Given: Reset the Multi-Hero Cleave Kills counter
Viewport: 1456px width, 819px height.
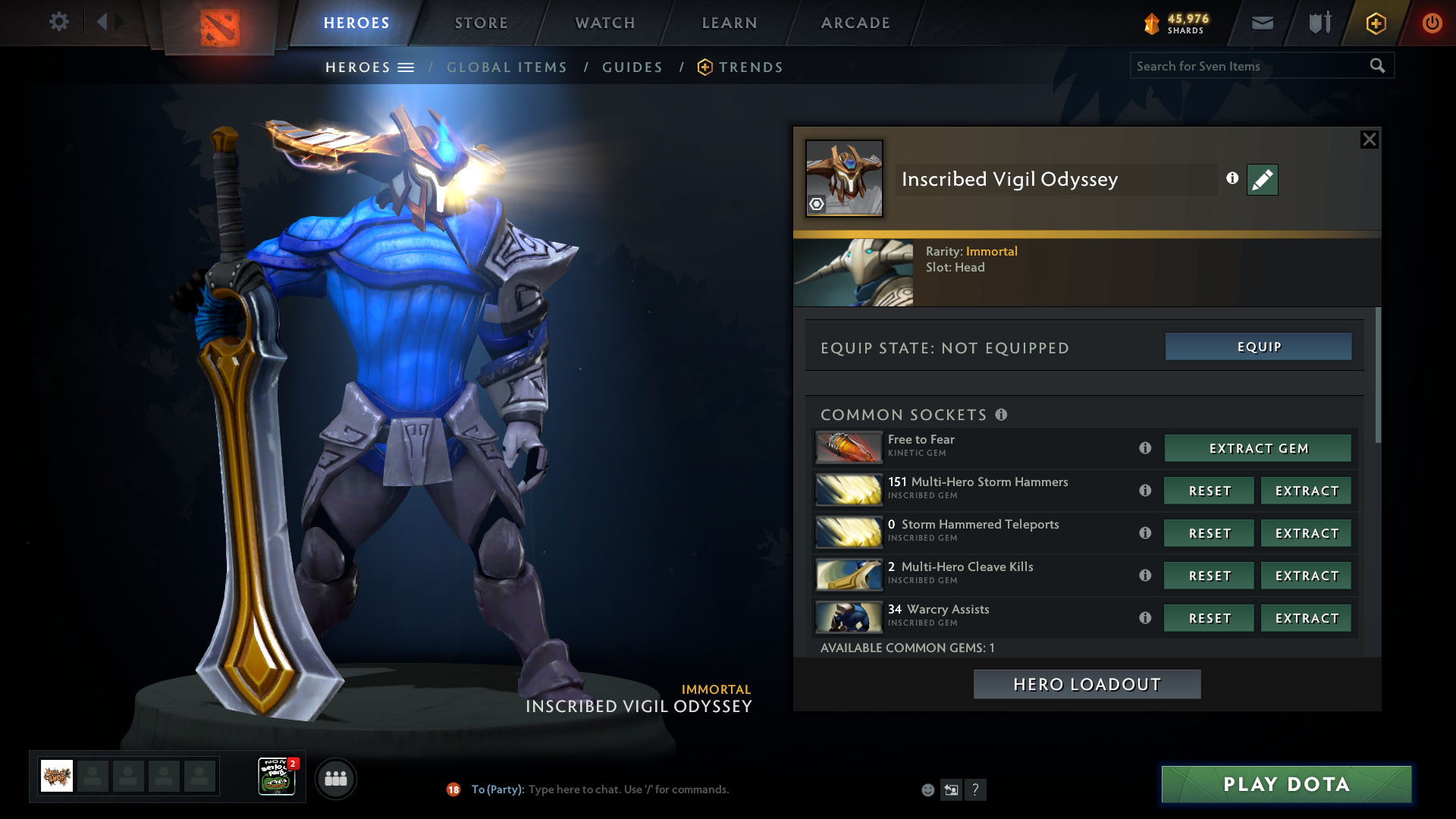Looking at the screenshot, I should tap(1209, 576).
